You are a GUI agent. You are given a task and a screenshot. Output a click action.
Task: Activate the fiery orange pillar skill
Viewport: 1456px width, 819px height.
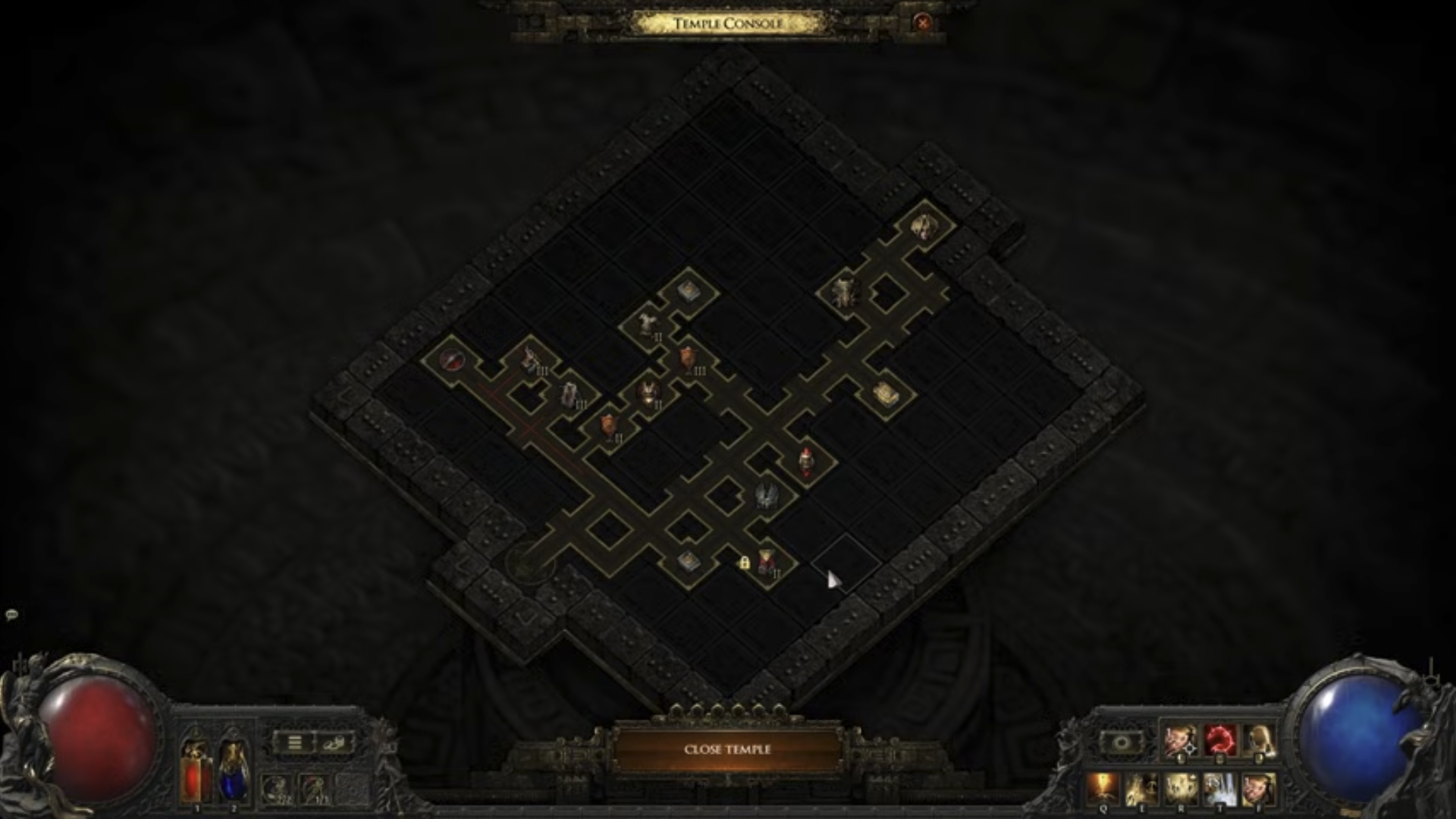(x=1103, y=789)
